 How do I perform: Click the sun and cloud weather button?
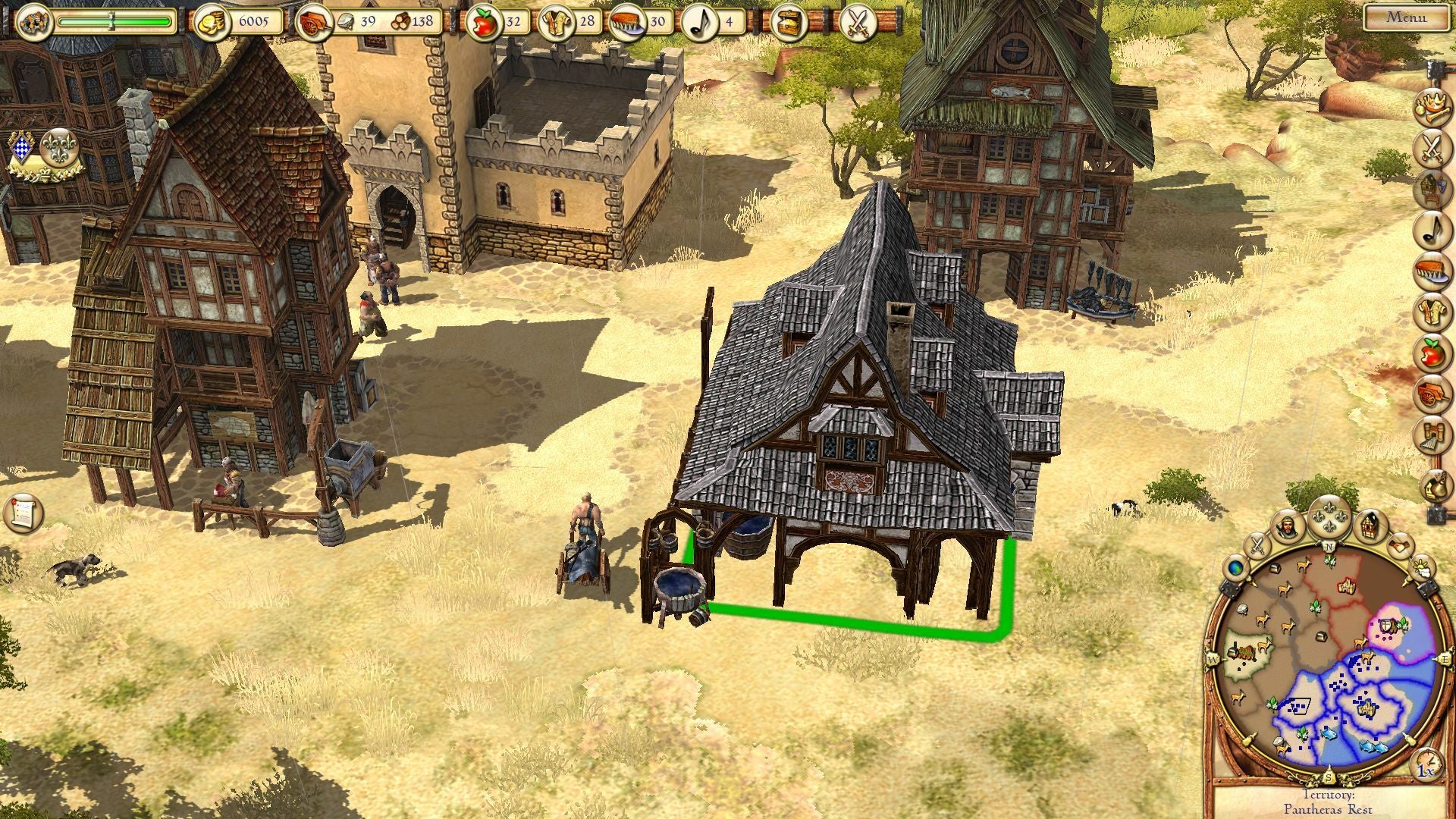click(x=1420, y=566)
